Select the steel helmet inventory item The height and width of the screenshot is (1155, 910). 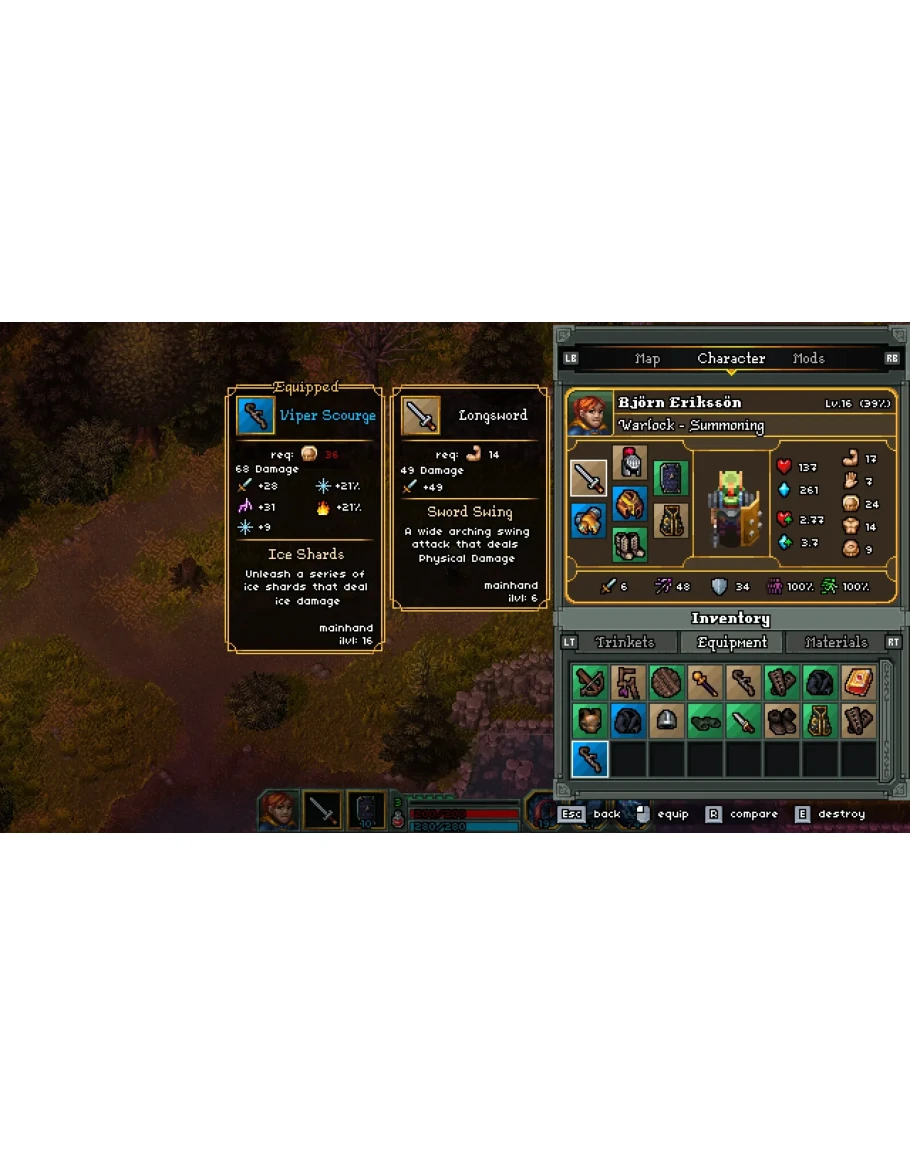tap(666, 720)
